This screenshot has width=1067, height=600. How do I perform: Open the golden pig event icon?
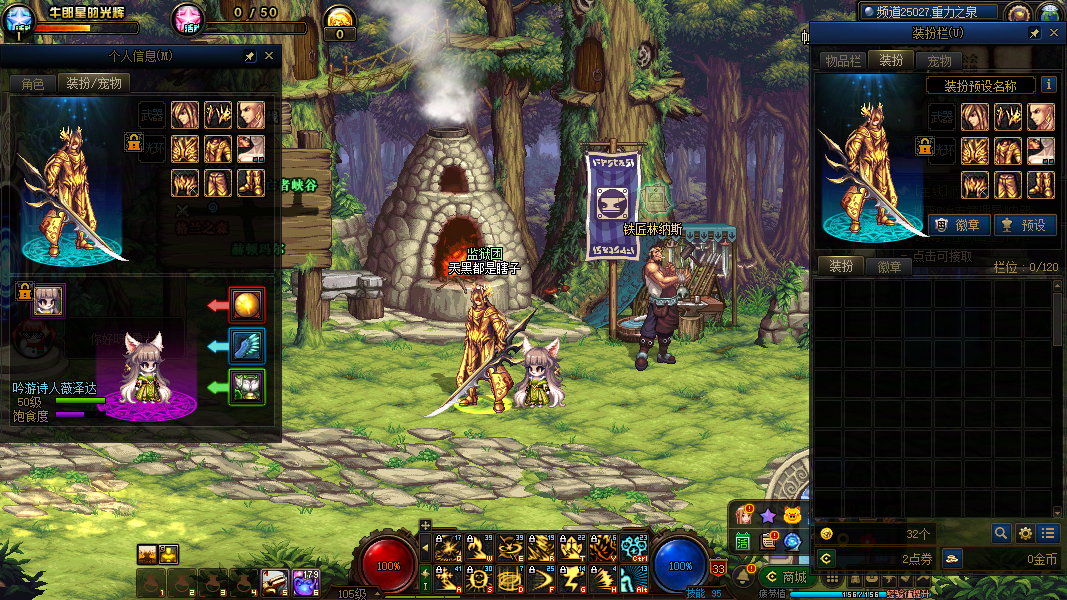792,516
